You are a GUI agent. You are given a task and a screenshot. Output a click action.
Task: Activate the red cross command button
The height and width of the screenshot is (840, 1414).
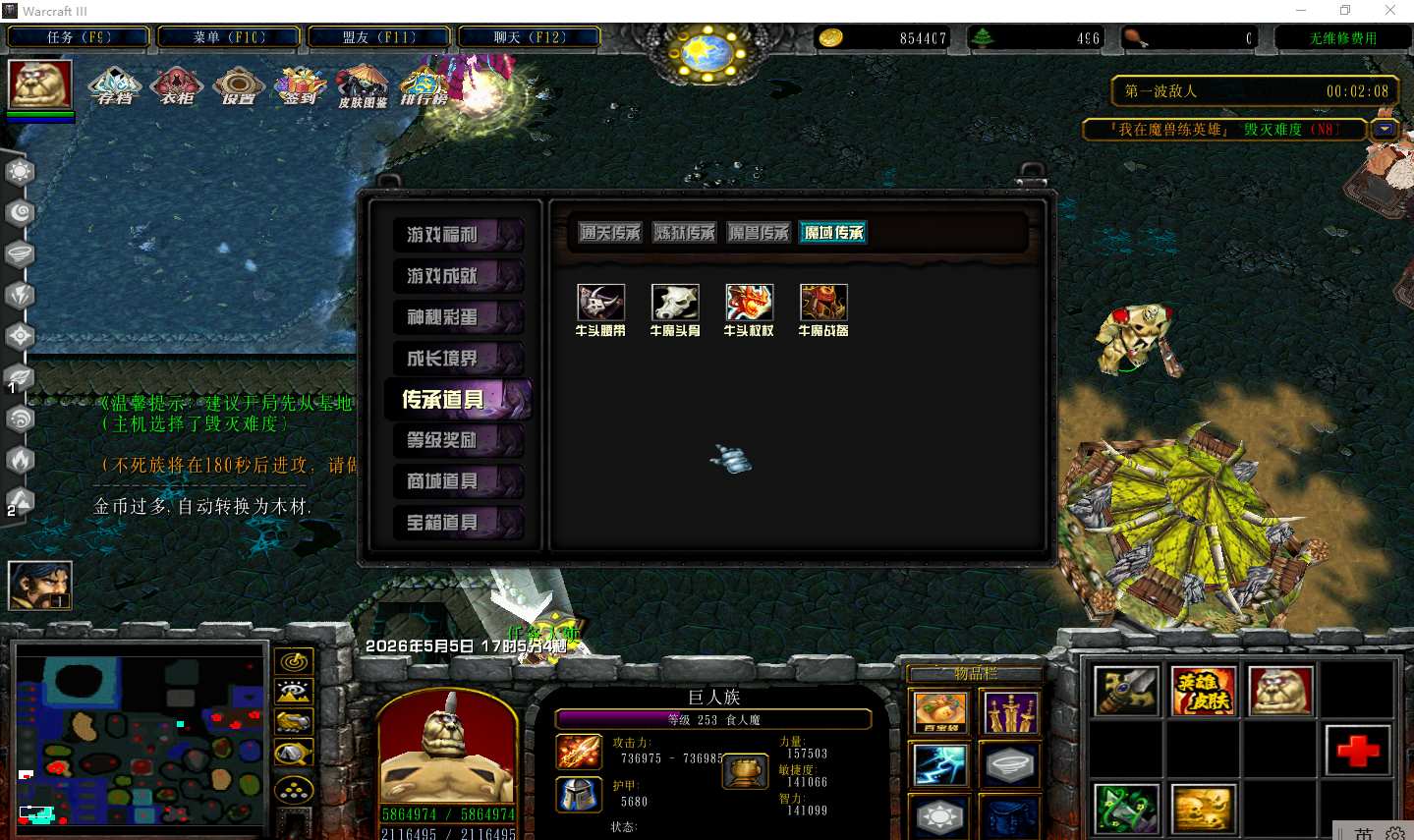[x=1357, y=752]
